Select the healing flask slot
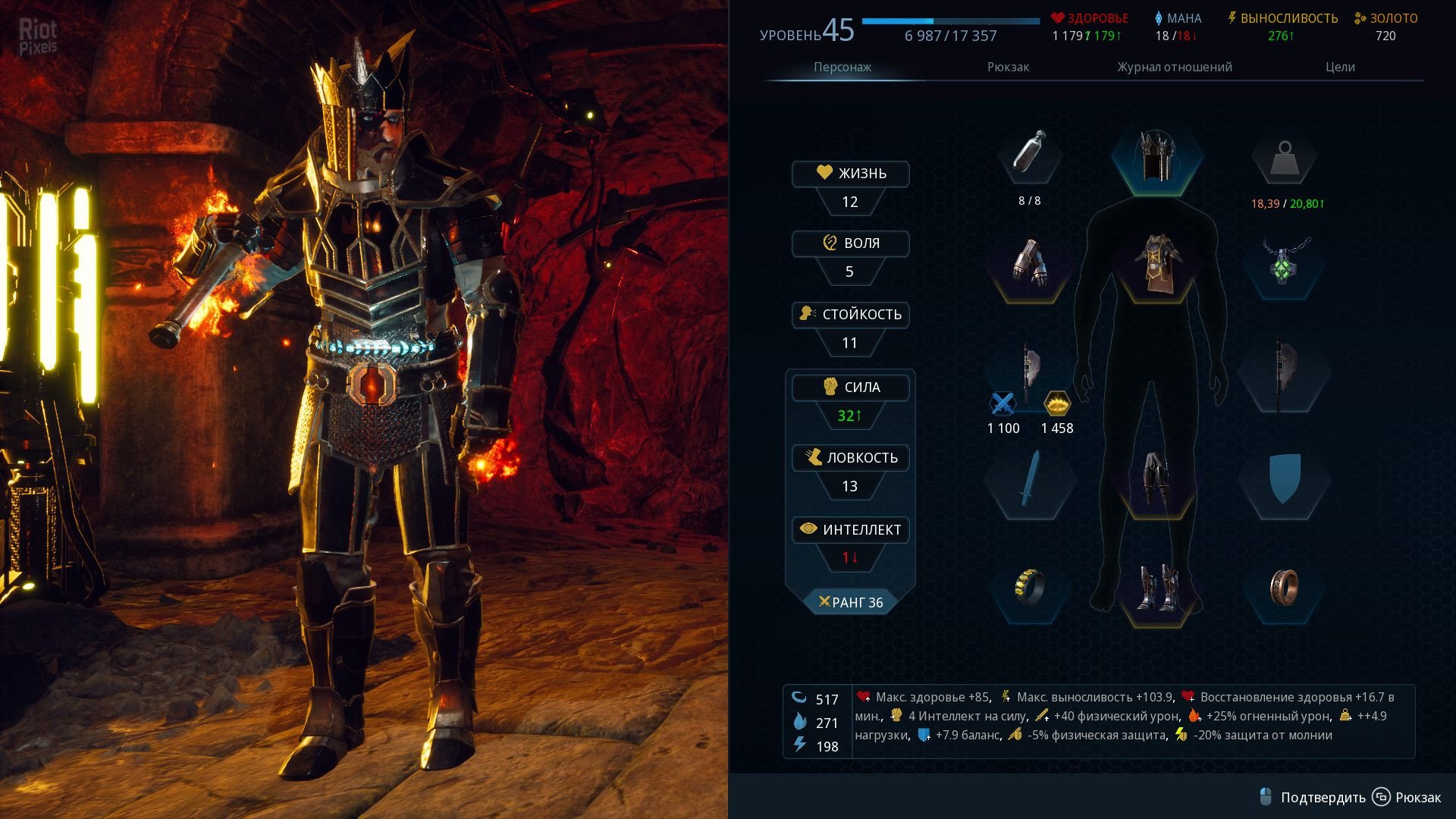 click(1029, 154)
